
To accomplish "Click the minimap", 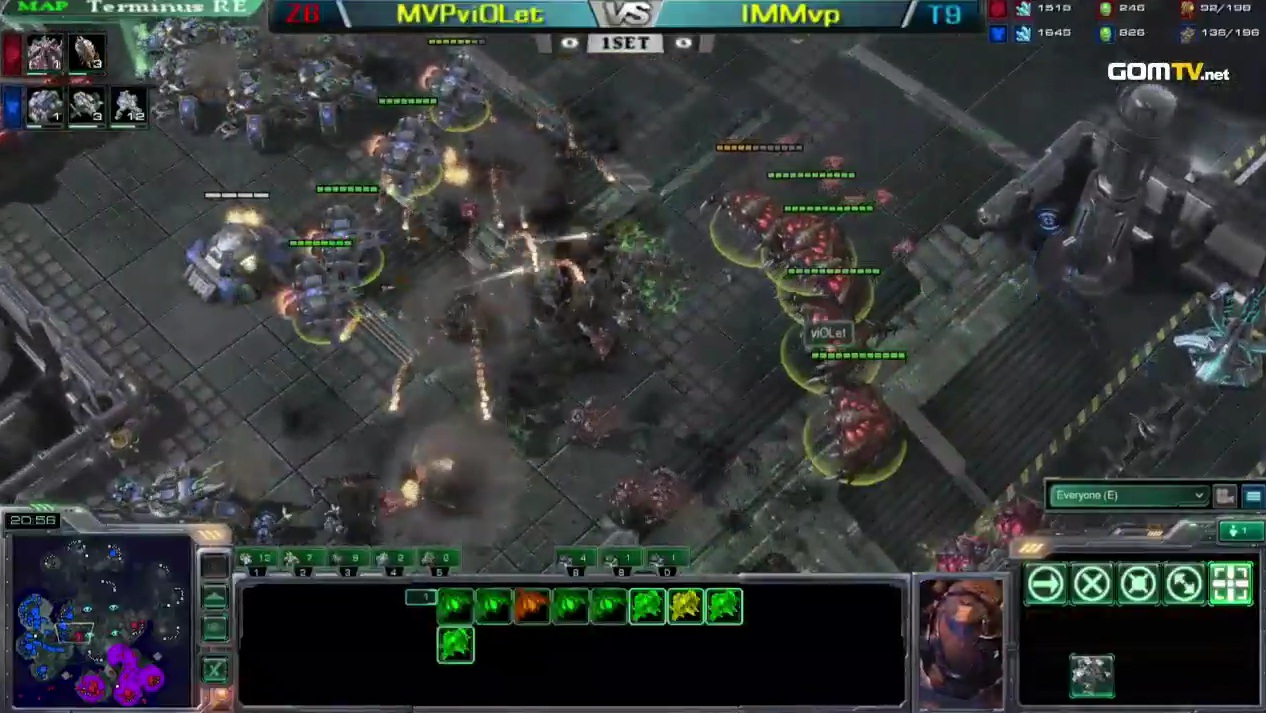I will 100,618.
